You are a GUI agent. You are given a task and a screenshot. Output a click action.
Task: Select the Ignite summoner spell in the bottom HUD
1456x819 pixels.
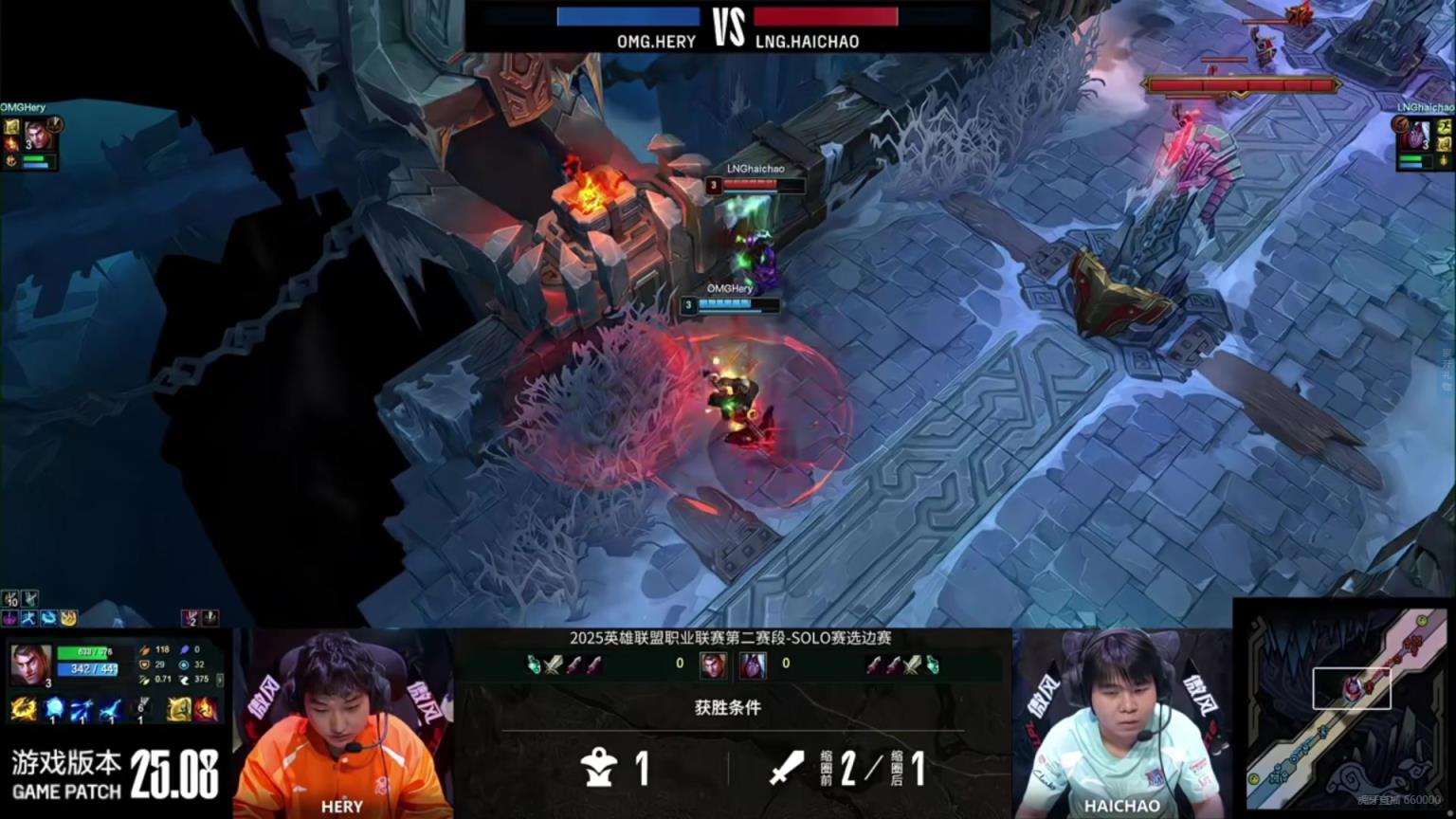(x=205, y=708)
